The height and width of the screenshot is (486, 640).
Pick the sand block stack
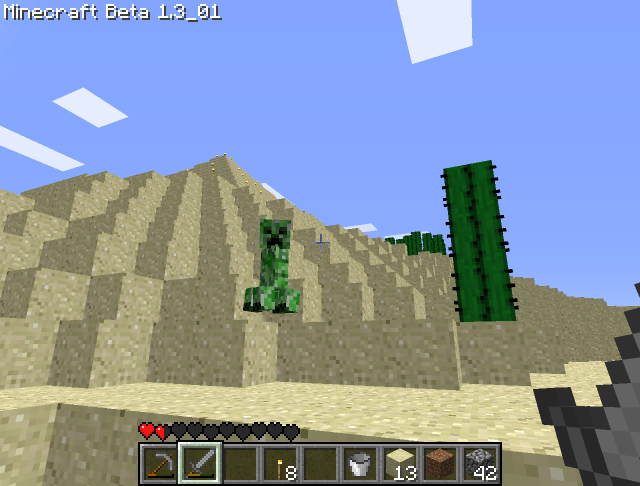coord(400,464)
